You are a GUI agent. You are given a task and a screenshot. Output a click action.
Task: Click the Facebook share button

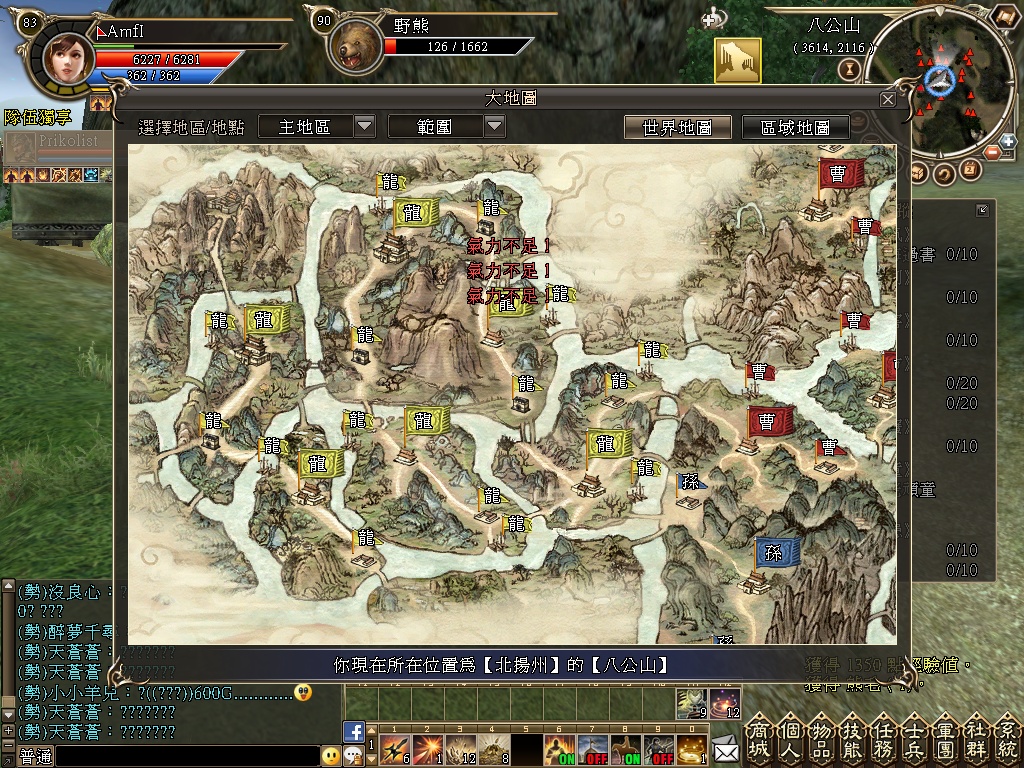353,731
